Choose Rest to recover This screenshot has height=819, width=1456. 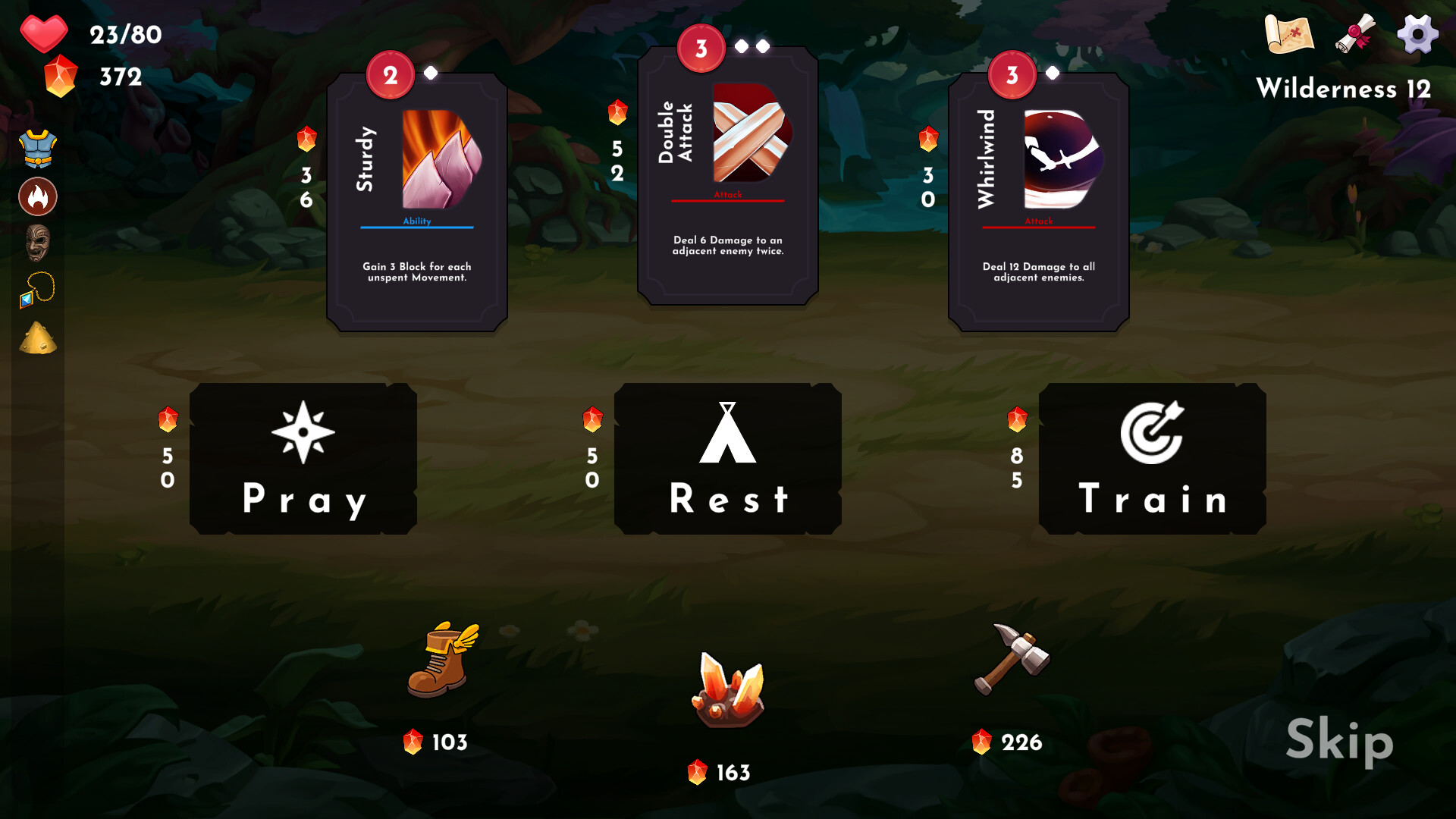pos(726,457)
